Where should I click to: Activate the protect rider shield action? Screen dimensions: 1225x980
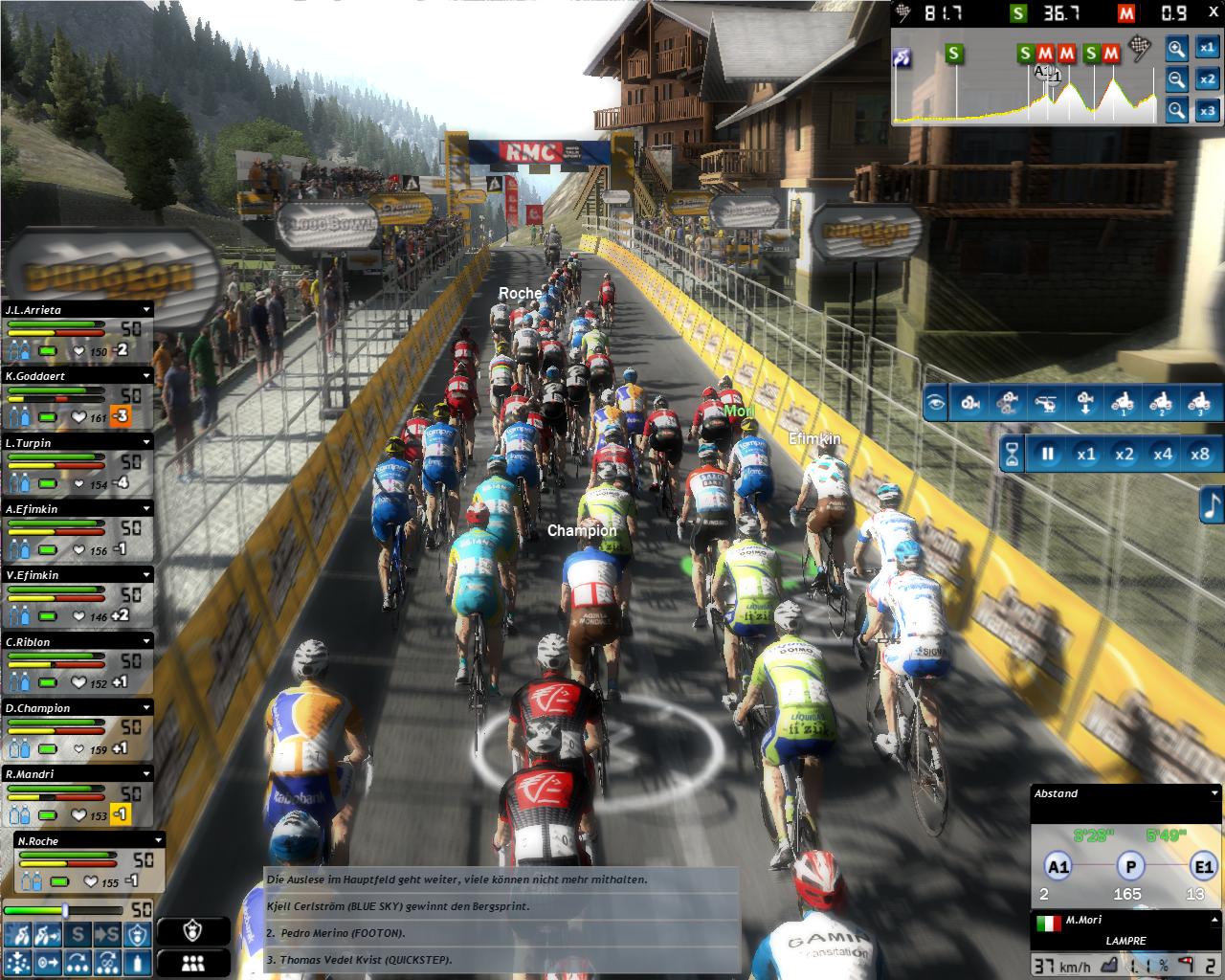(140, 935)
